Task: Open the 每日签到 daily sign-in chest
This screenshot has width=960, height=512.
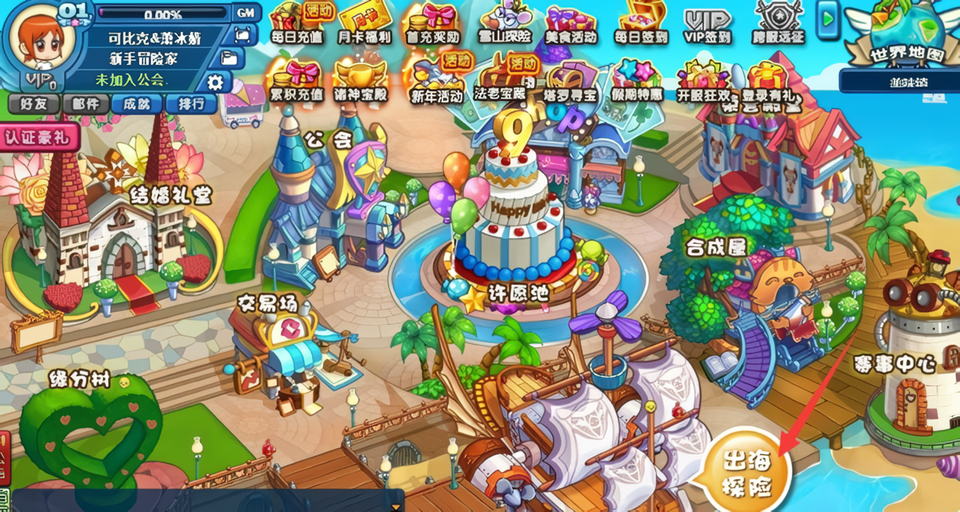Action: 640,24
